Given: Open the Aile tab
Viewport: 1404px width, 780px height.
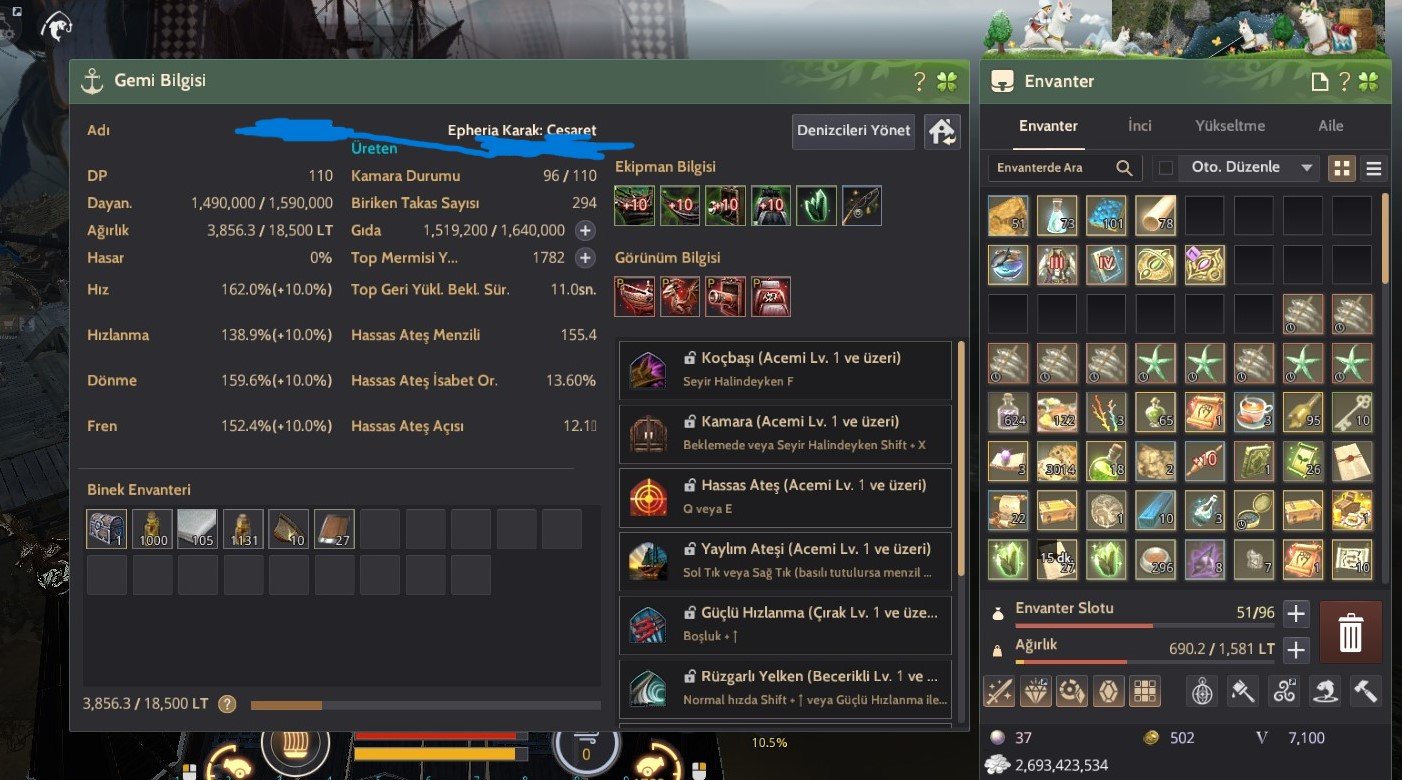Looking at the screenshot, I should tap(1331, 125).
